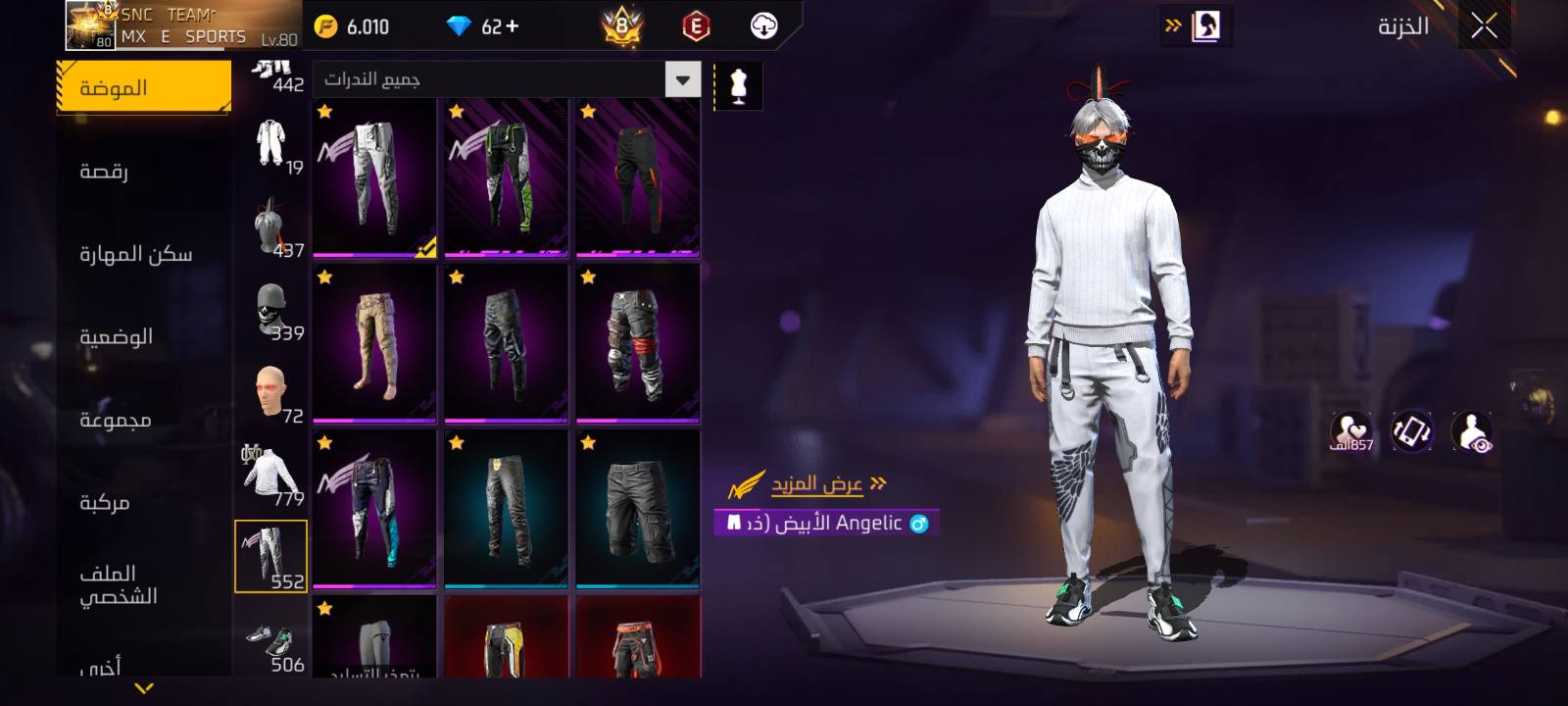1568x706 pixels.
Task: Choose the blue and teal pants
Action: (374, 509)
